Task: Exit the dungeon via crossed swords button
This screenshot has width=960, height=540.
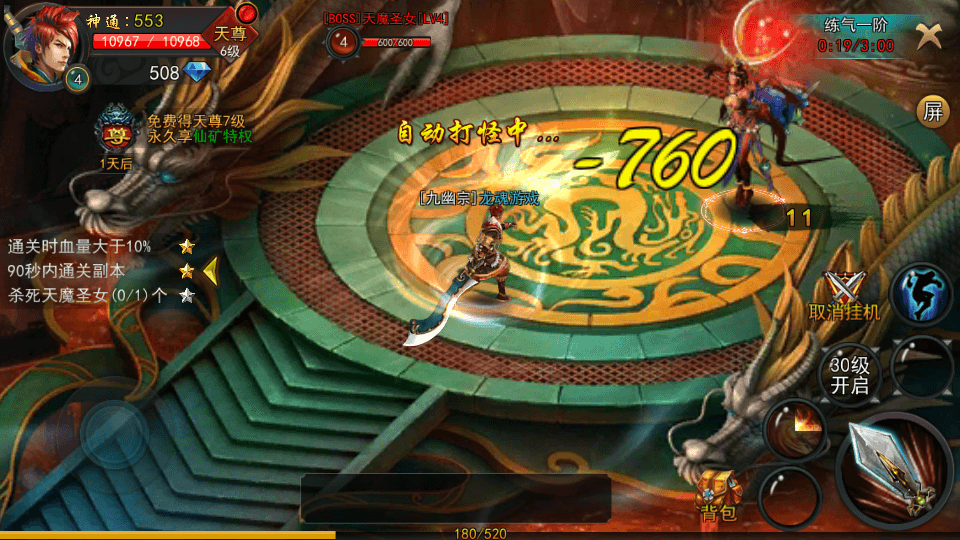Action: pyautogui.click(x=929, y=35)
